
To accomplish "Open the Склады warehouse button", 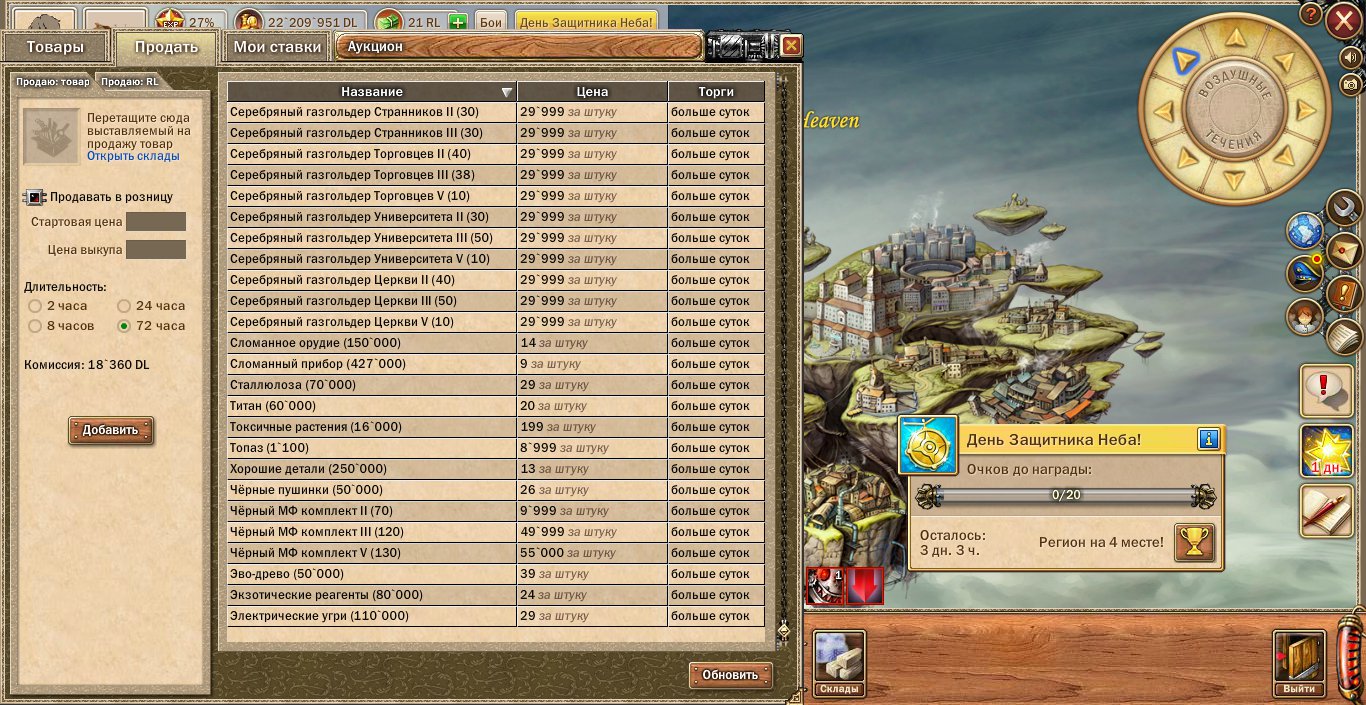I will click(x=838, y=663).
